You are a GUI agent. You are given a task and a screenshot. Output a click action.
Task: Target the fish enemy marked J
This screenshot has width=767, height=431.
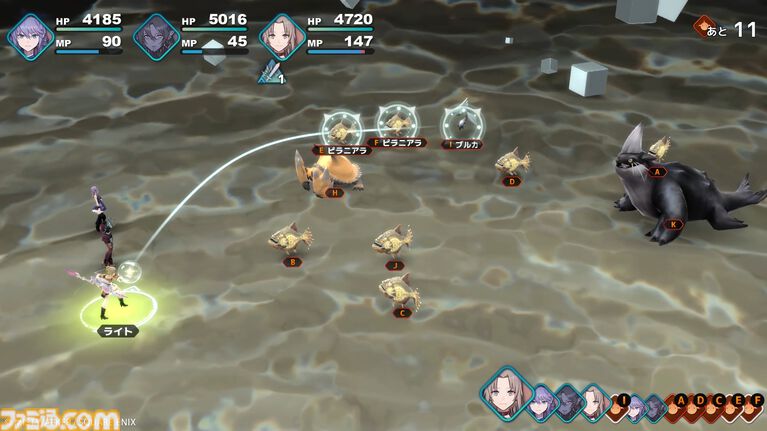click(393, 243)
